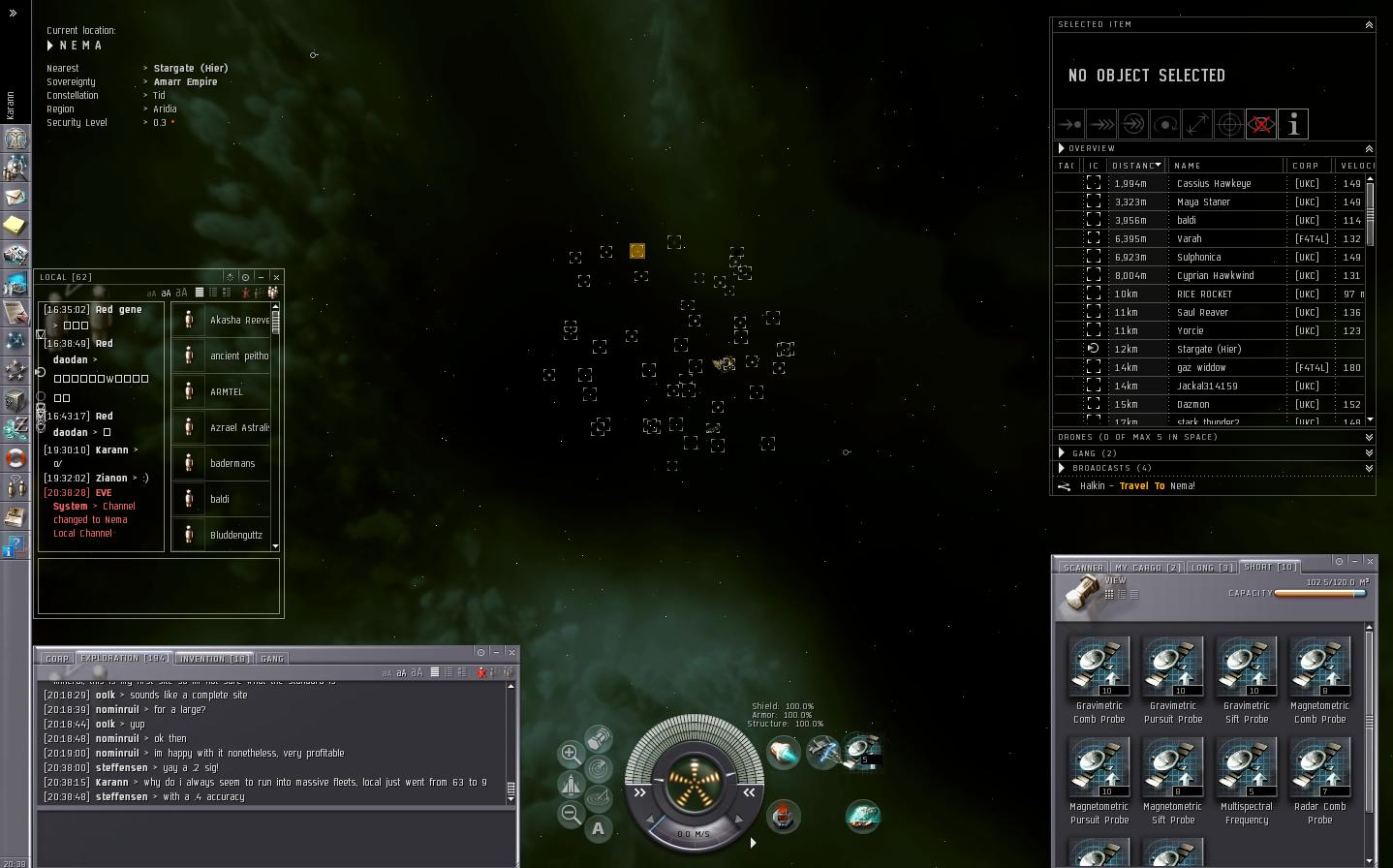Switch to the Scanner tab

point(1082,568)
